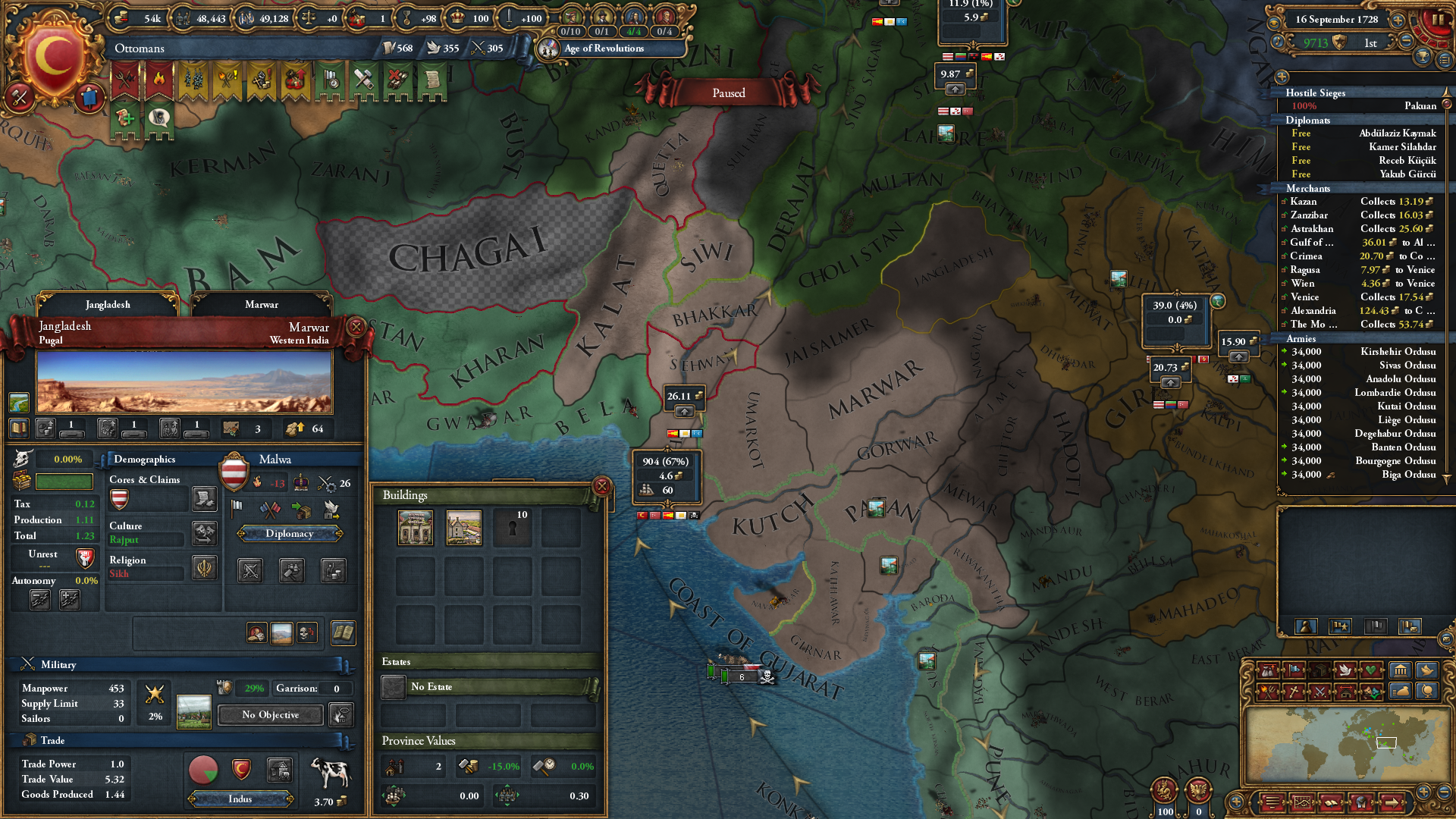
Task: Click the No Objective button
Action: [x=269, y=714]
